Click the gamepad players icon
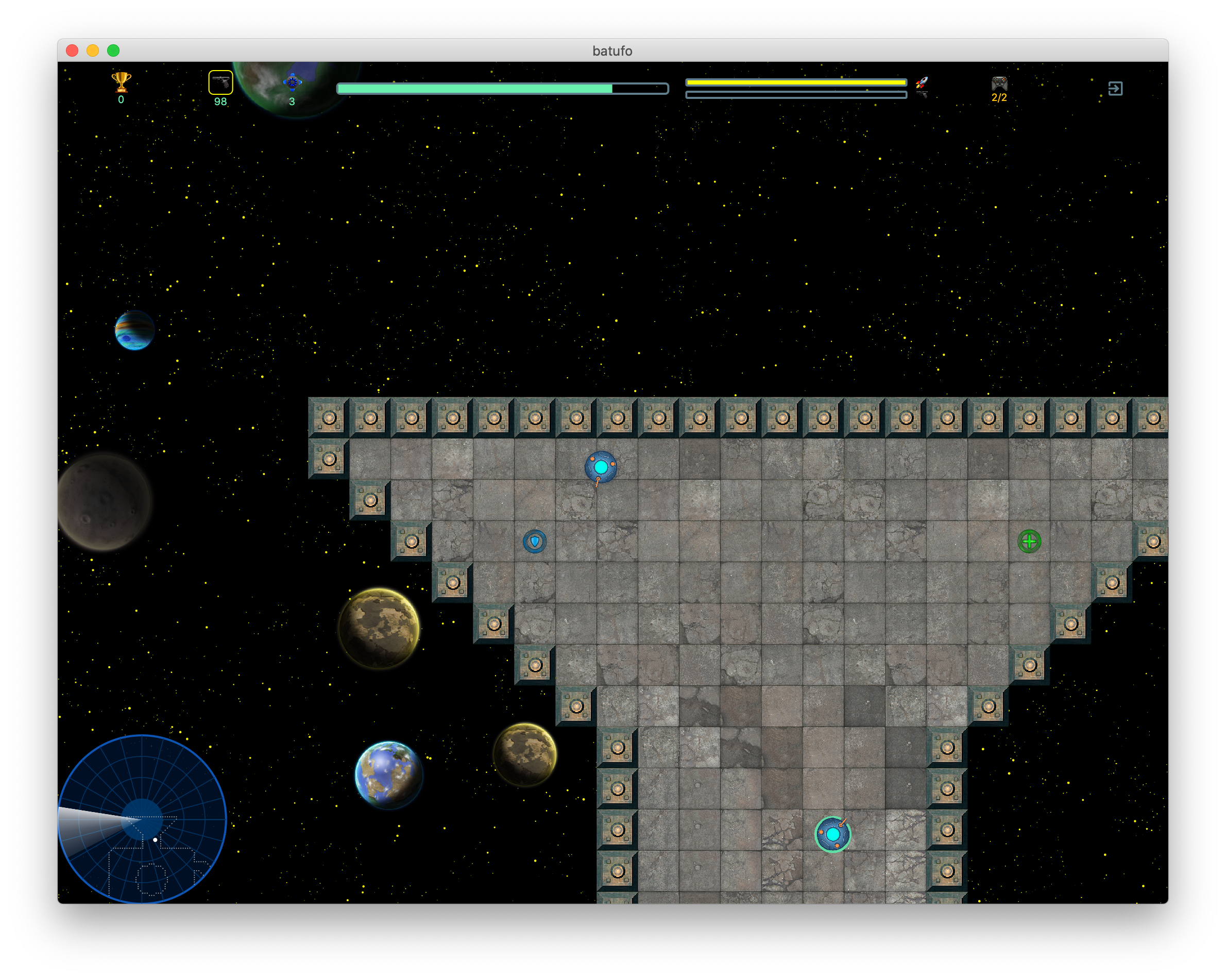1226x980 pixels. click(999, 83)
